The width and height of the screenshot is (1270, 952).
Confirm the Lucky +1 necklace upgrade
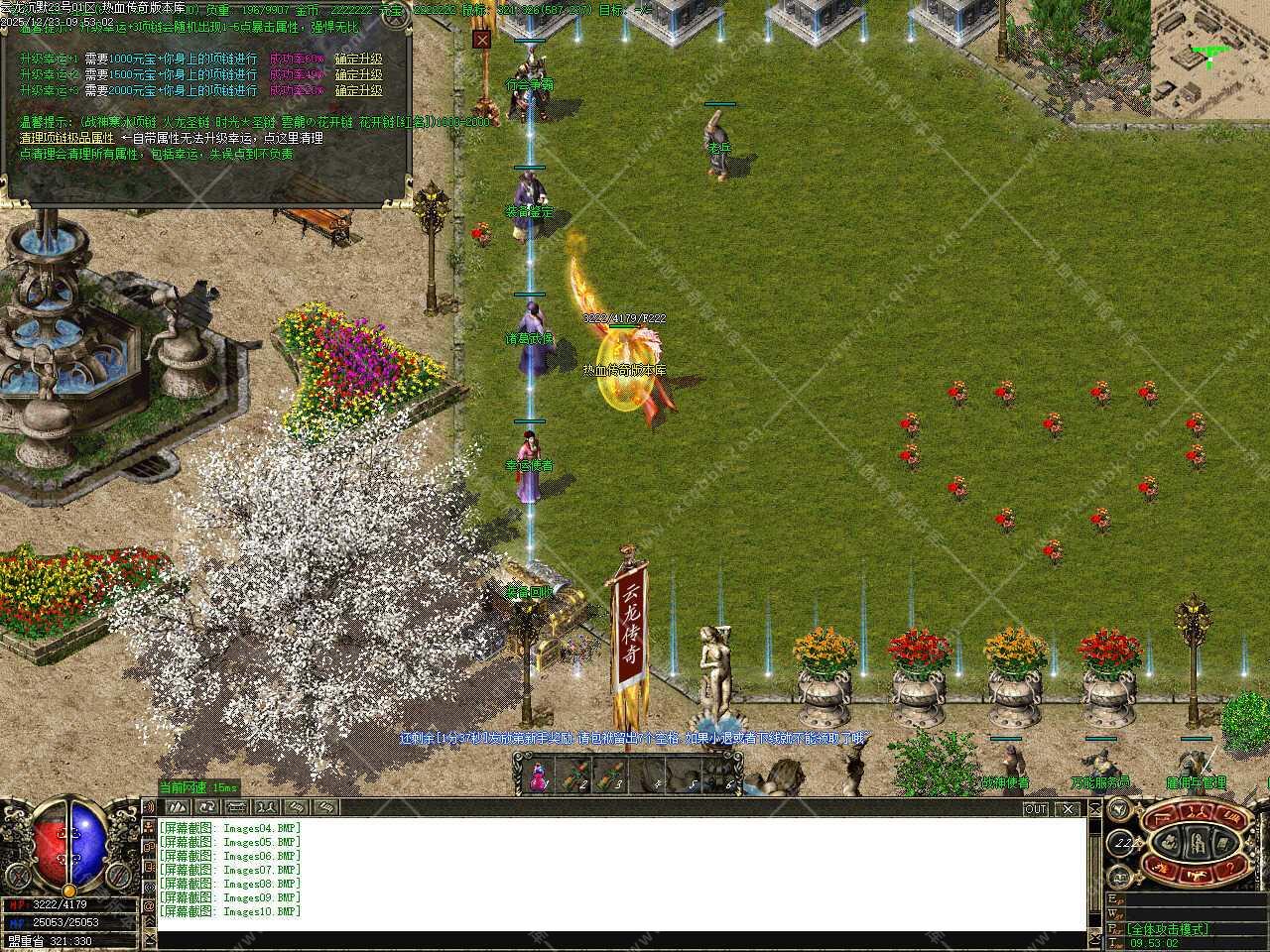pyautogui.click(x=358, y=59)
